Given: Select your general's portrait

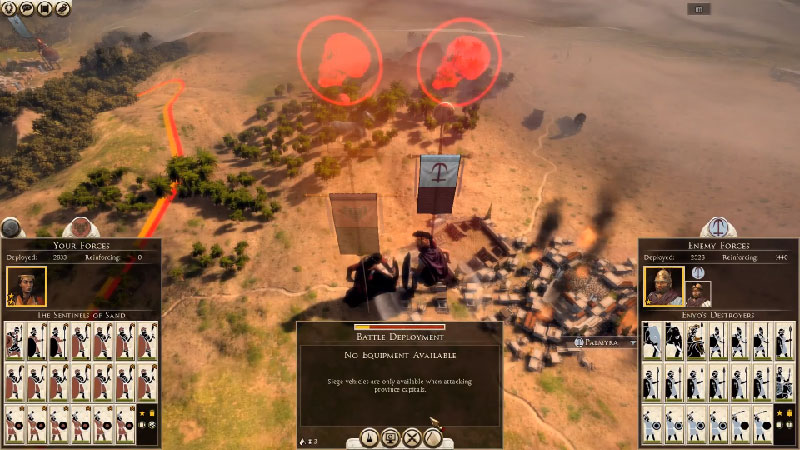Looking at the screenshot, I should click(25, 286).
